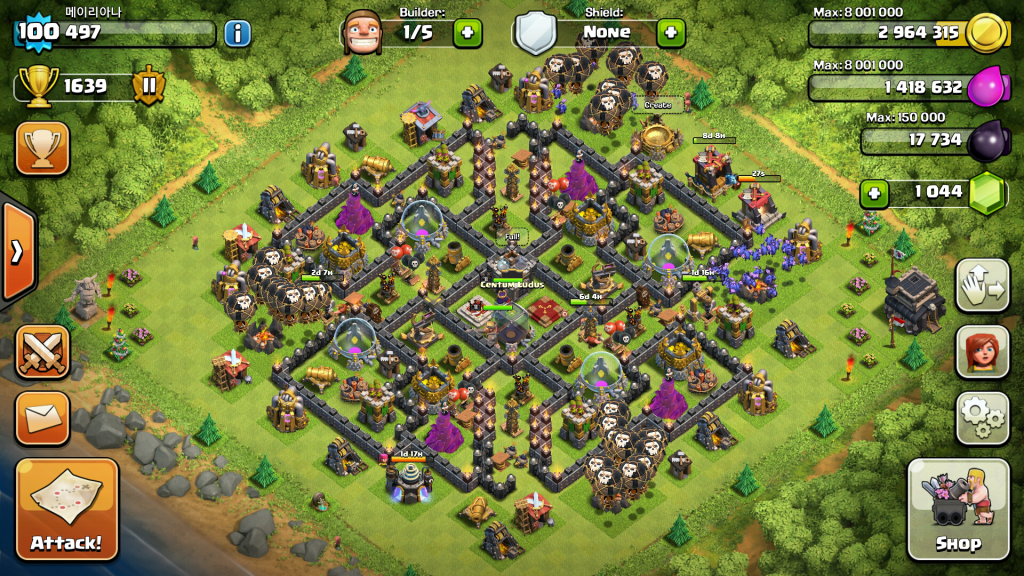Toggle the layout editor hand-arrow button
Screen dimensions: 1024x576
coord(982,286)
